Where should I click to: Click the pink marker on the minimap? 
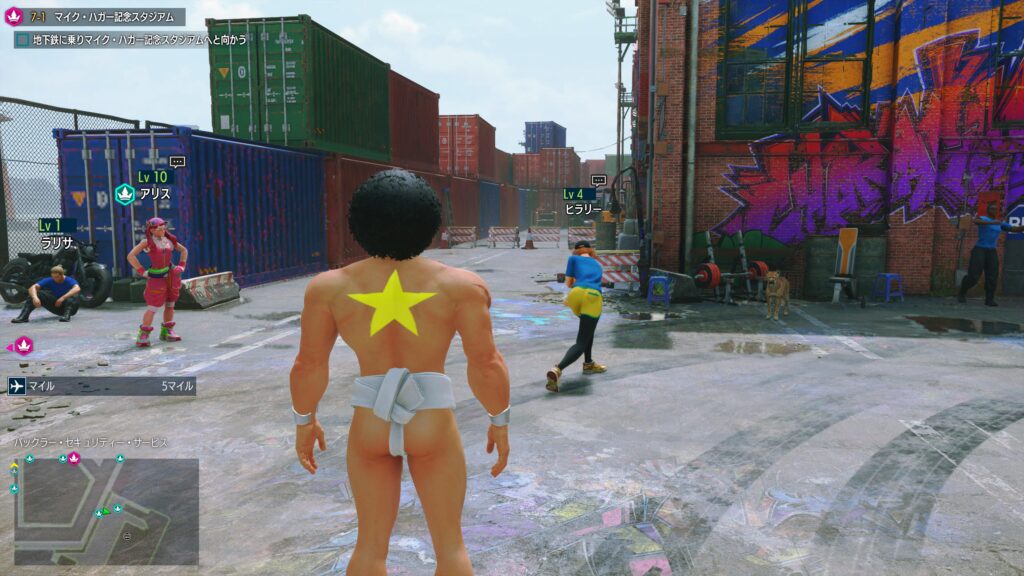coord(74,458)
